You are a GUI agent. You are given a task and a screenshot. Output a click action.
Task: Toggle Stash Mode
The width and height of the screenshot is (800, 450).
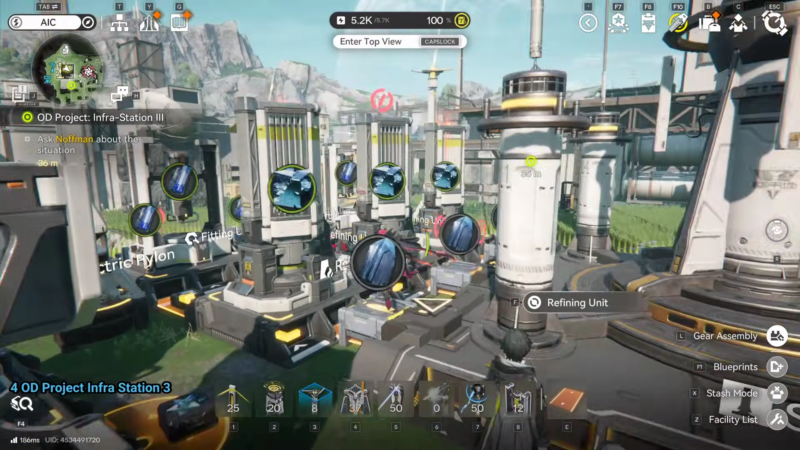[x=777, y=393]
